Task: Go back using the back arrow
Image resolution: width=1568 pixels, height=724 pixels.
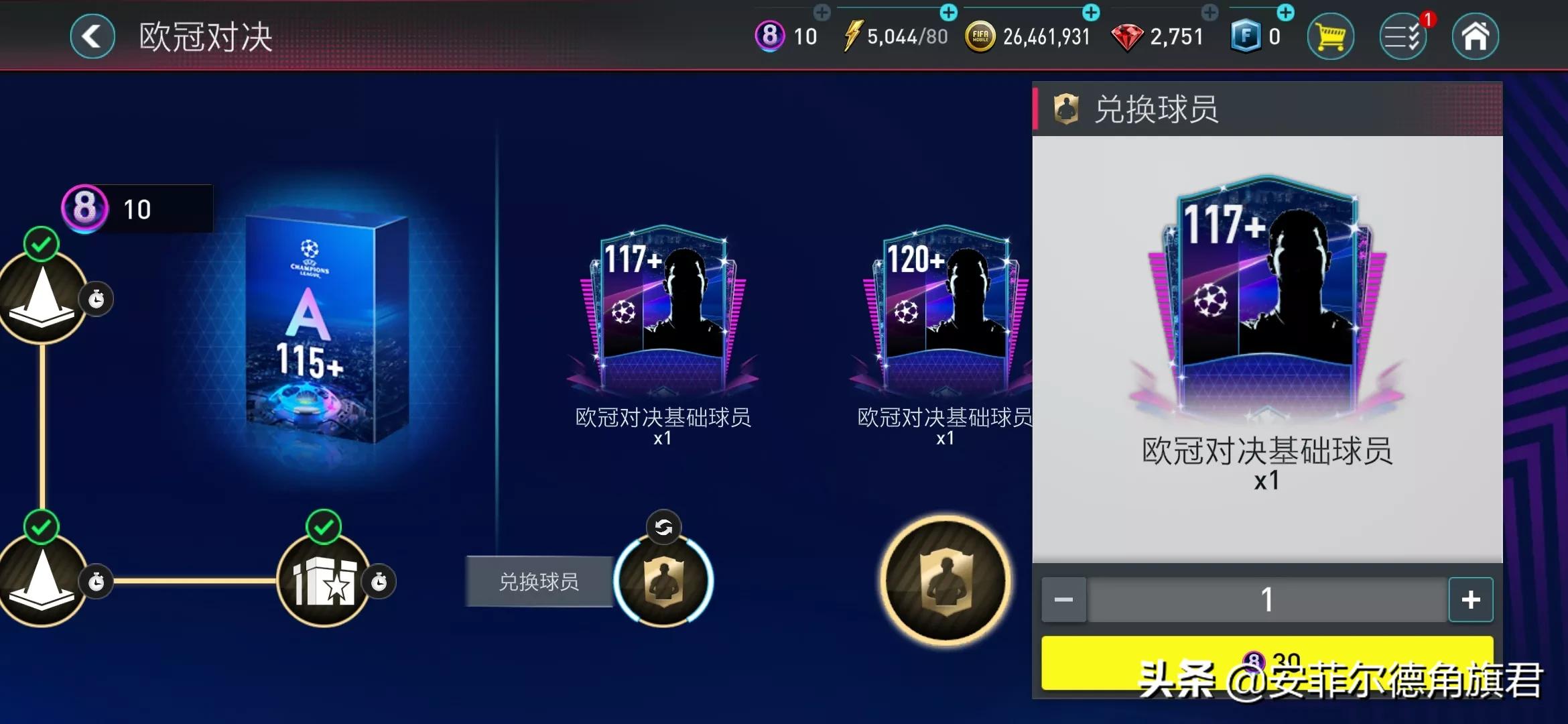Action: pos(92,36)
